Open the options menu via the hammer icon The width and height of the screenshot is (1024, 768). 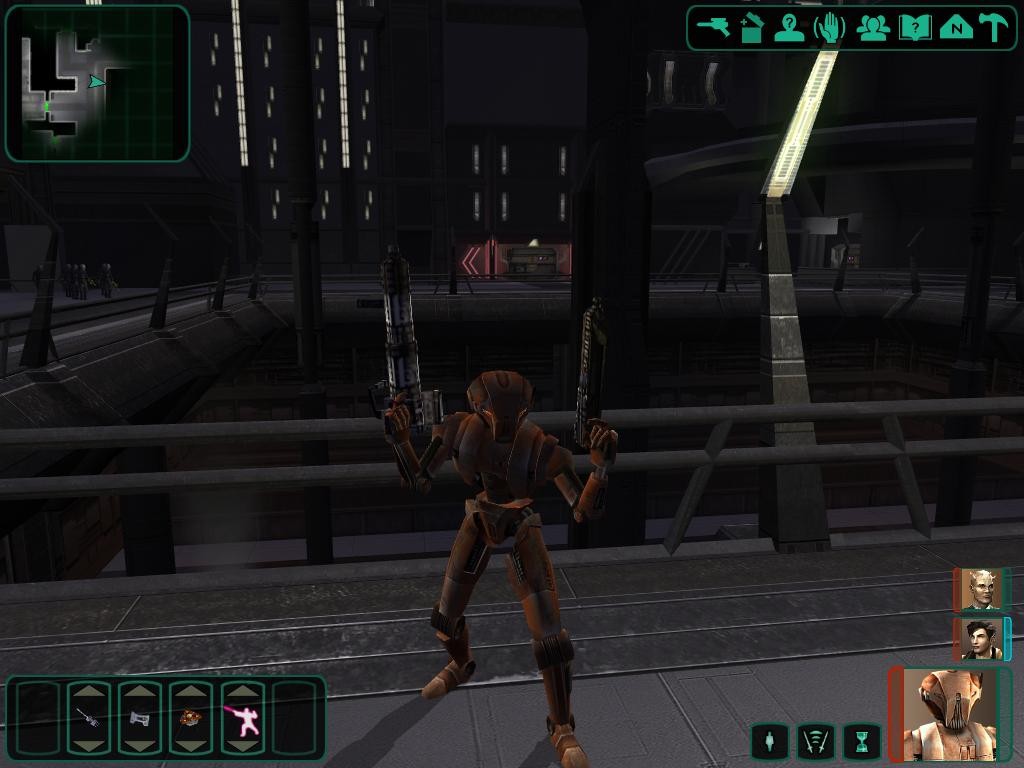(994, 27)
